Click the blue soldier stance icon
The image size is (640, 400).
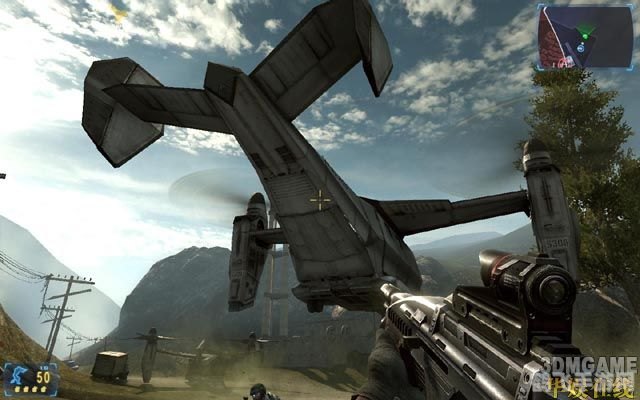click(17, 377)
